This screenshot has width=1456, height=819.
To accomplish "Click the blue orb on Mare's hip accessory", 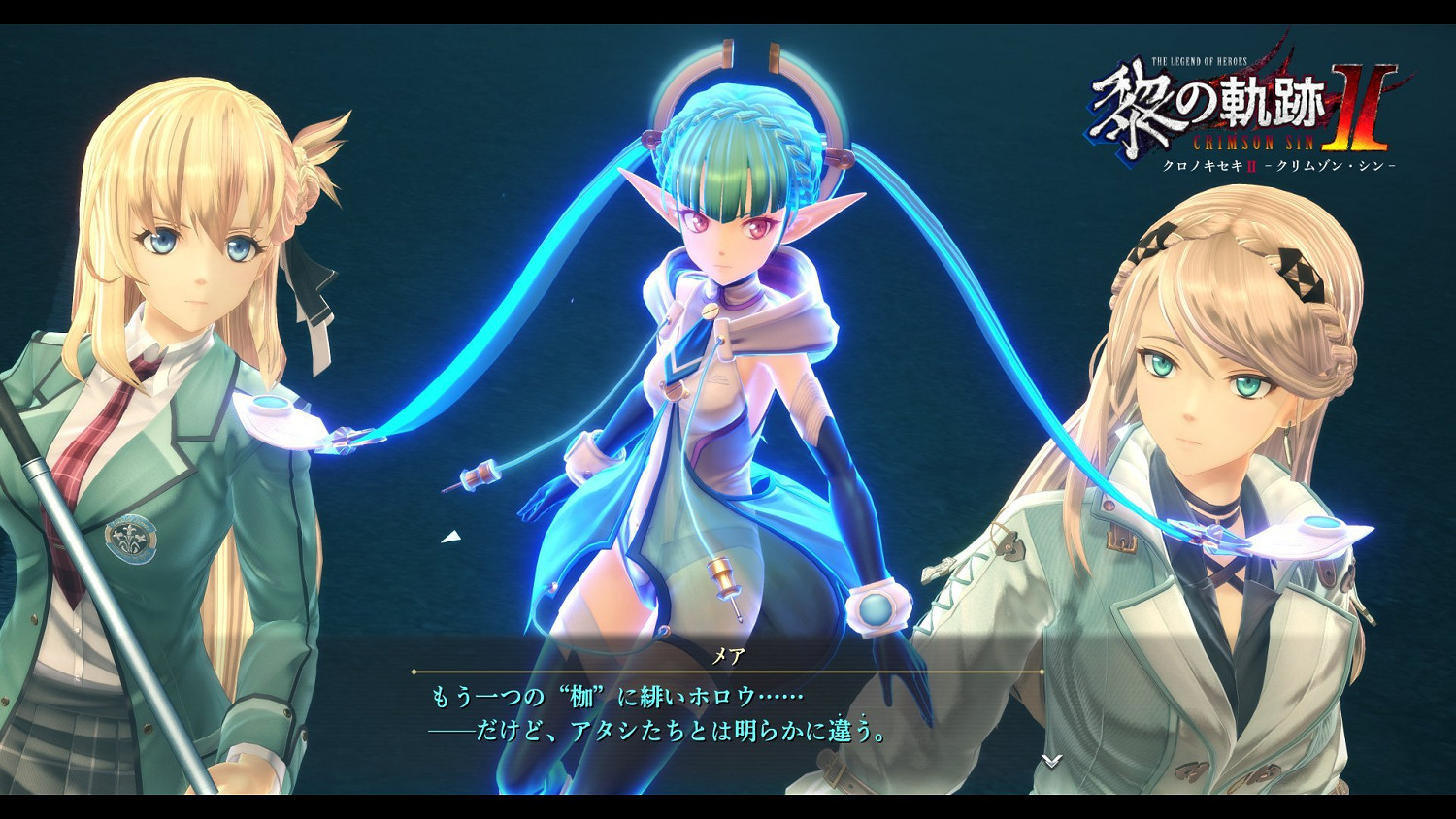I will [x=876, y=609].
